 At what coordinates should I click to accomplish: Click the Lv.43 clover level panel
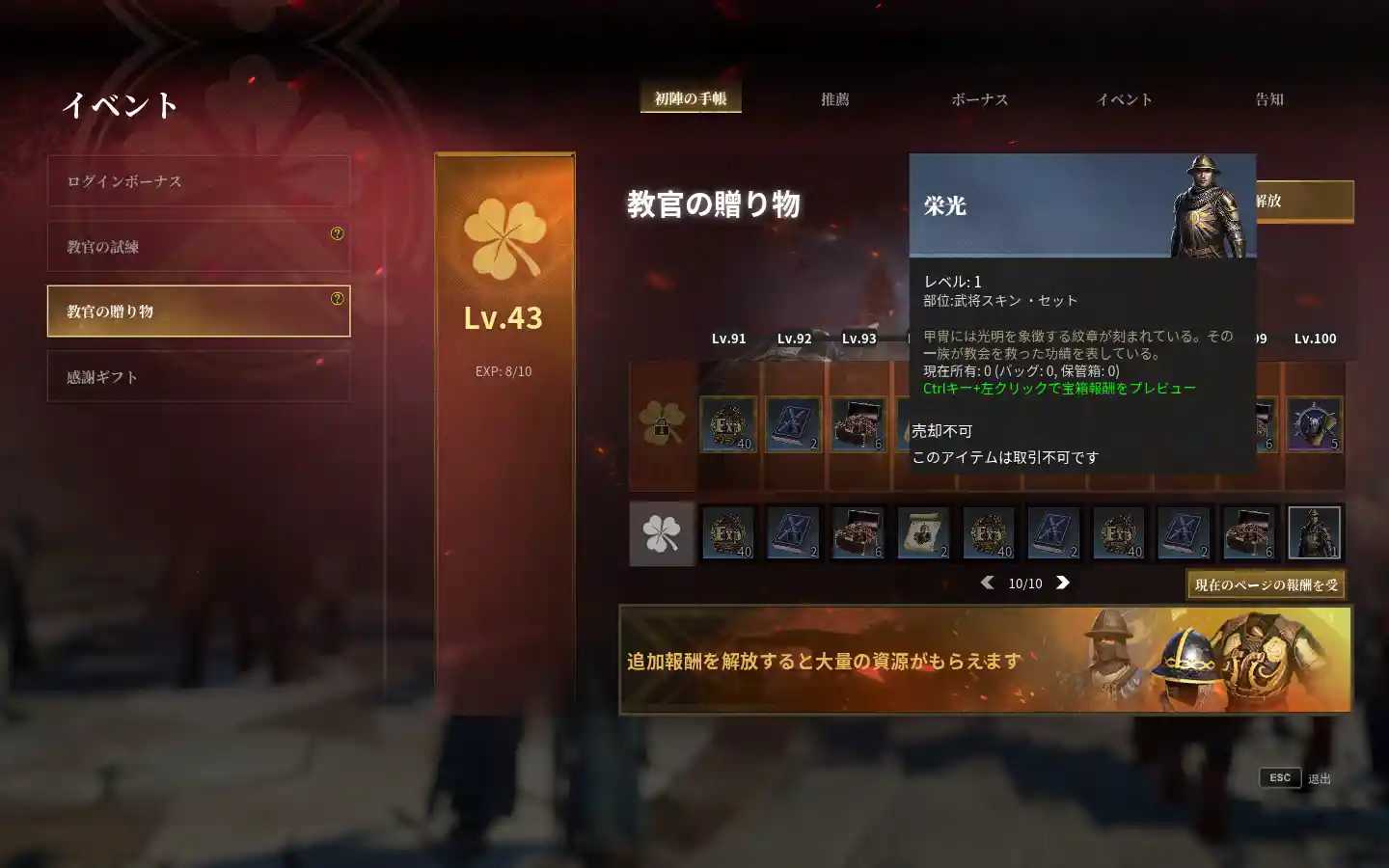(504, 318)
